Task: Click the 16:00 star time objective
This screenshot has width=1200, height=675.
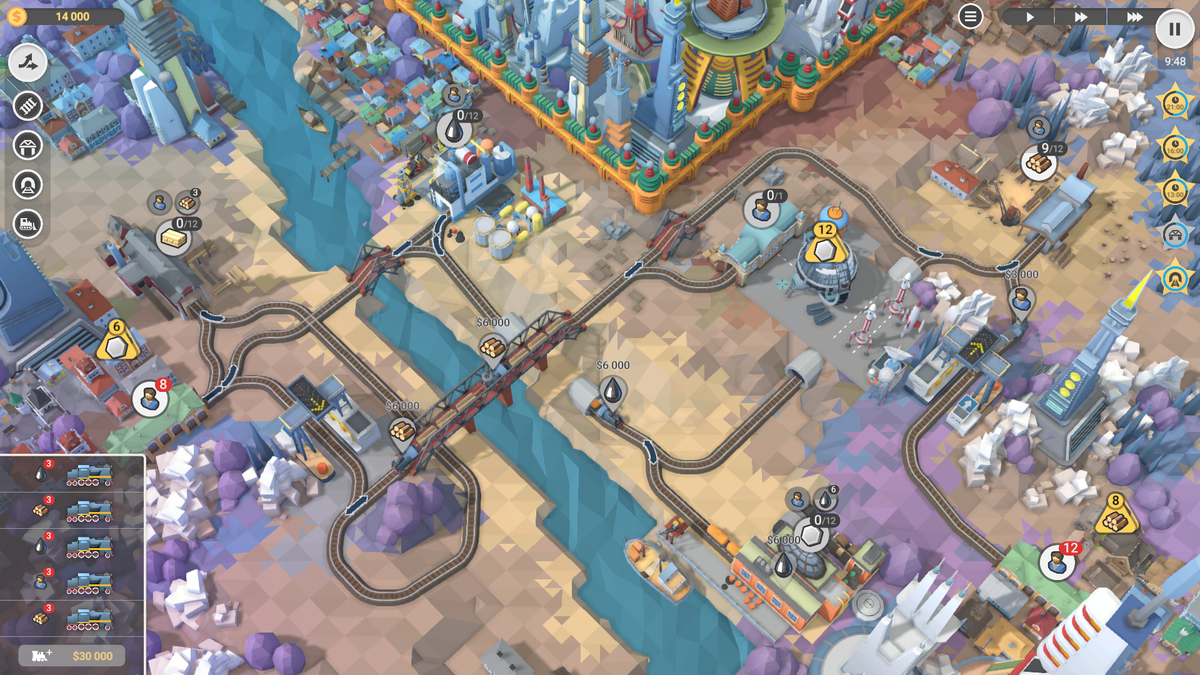Action: (1174, 146)
